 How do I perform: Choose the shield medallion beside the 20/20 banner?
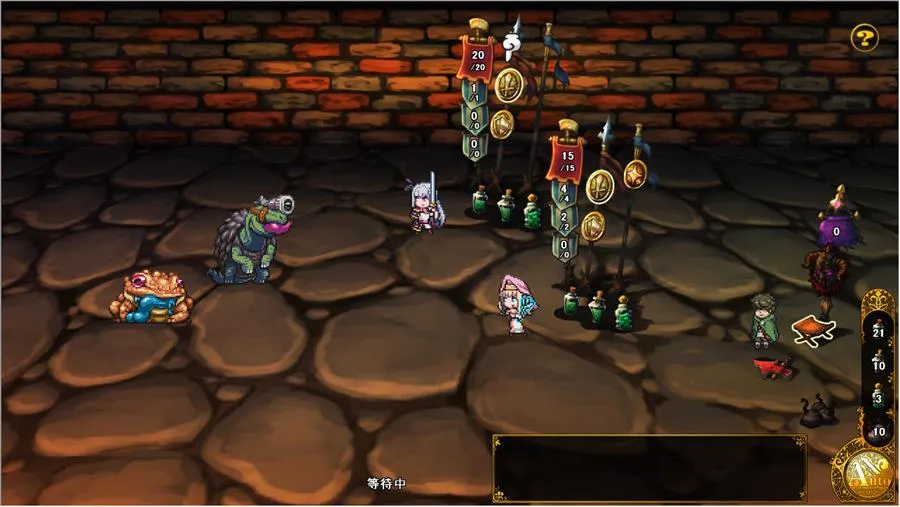502,124
